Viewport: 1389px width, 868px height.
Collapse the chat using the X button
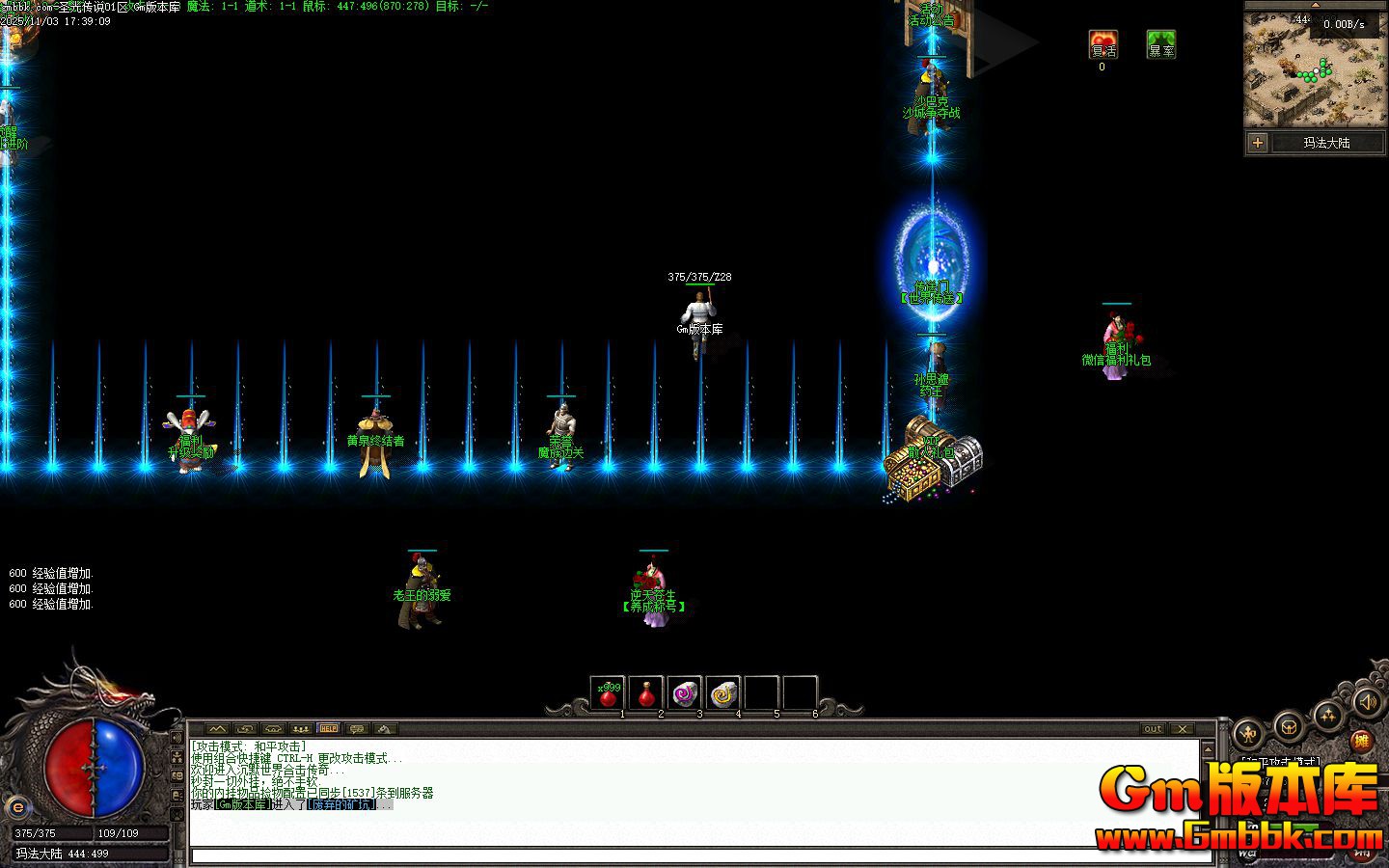[x=1183, y=729]
